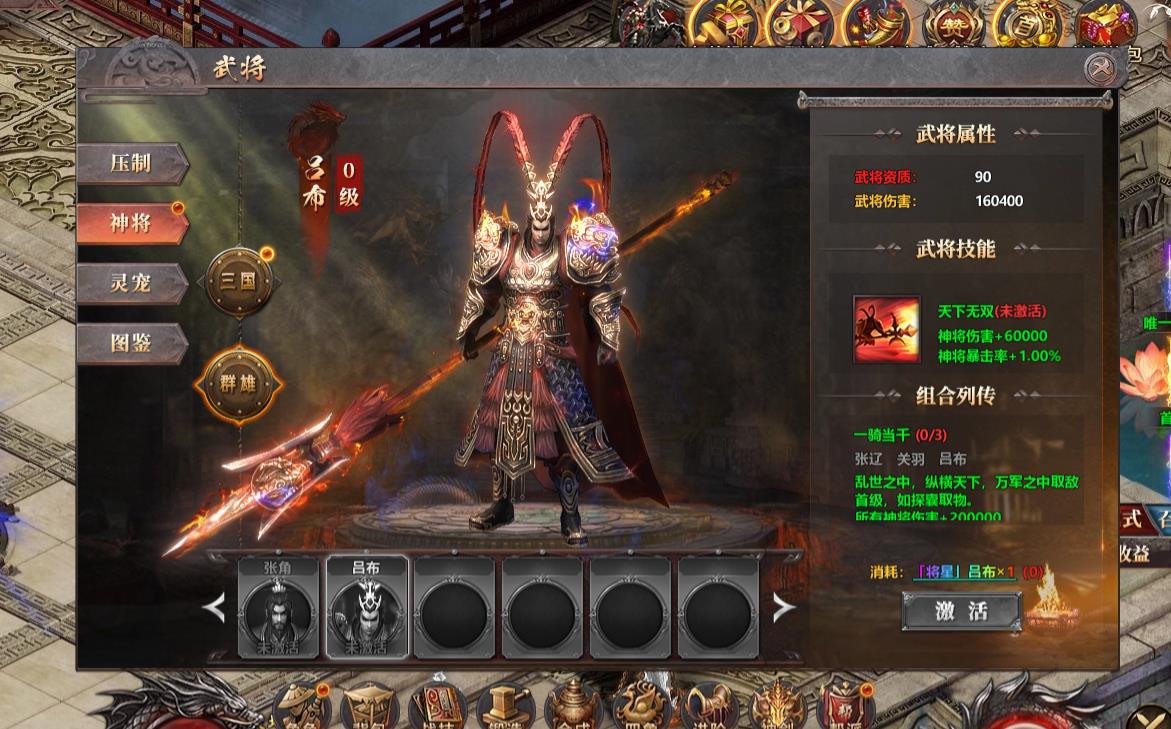
Task: Click the 天下无双 skill icon
Action: point(886,329)
